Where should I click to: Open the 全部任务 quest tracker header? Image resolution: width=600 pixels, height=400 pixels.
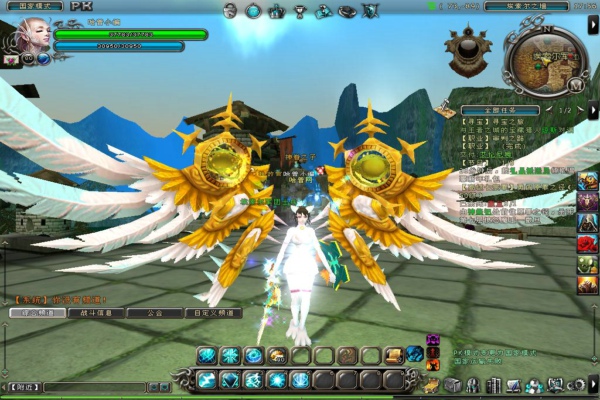(x=499, y=110)
